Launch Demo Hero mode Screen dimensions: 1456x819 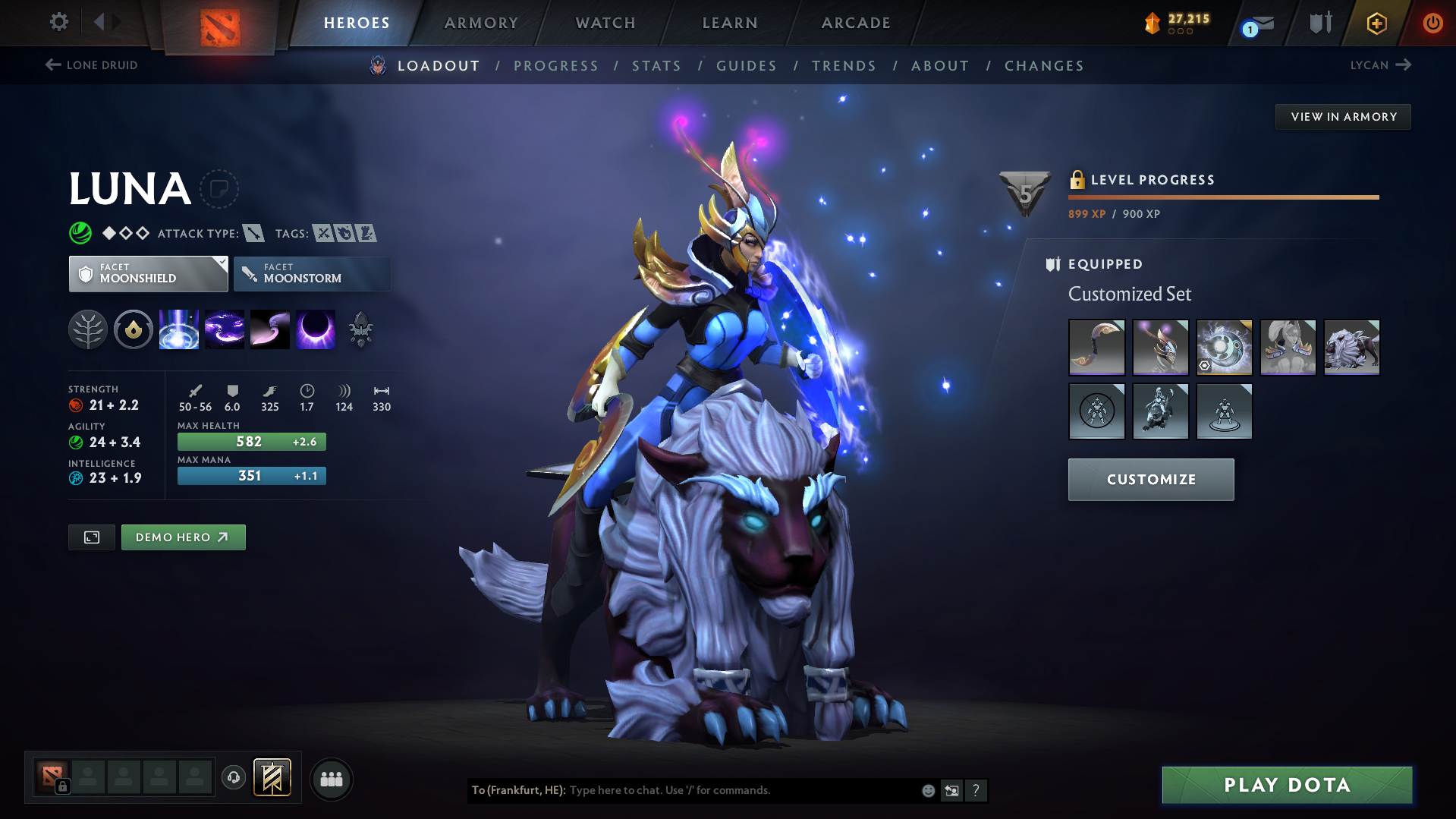[x=183, y=537]
